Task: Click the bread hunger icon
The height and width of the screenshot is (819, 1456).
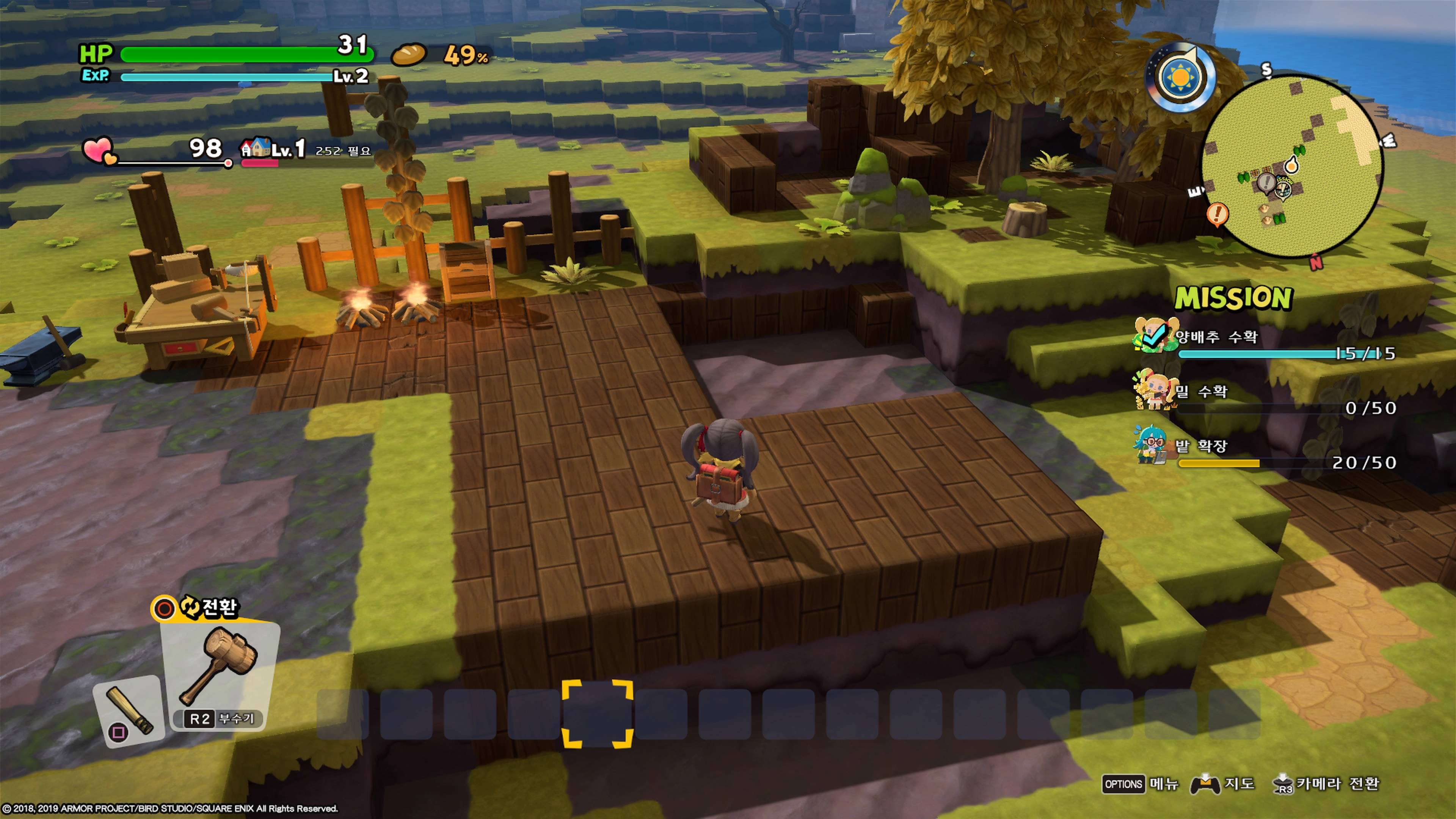Action: (x=409, y=55)
